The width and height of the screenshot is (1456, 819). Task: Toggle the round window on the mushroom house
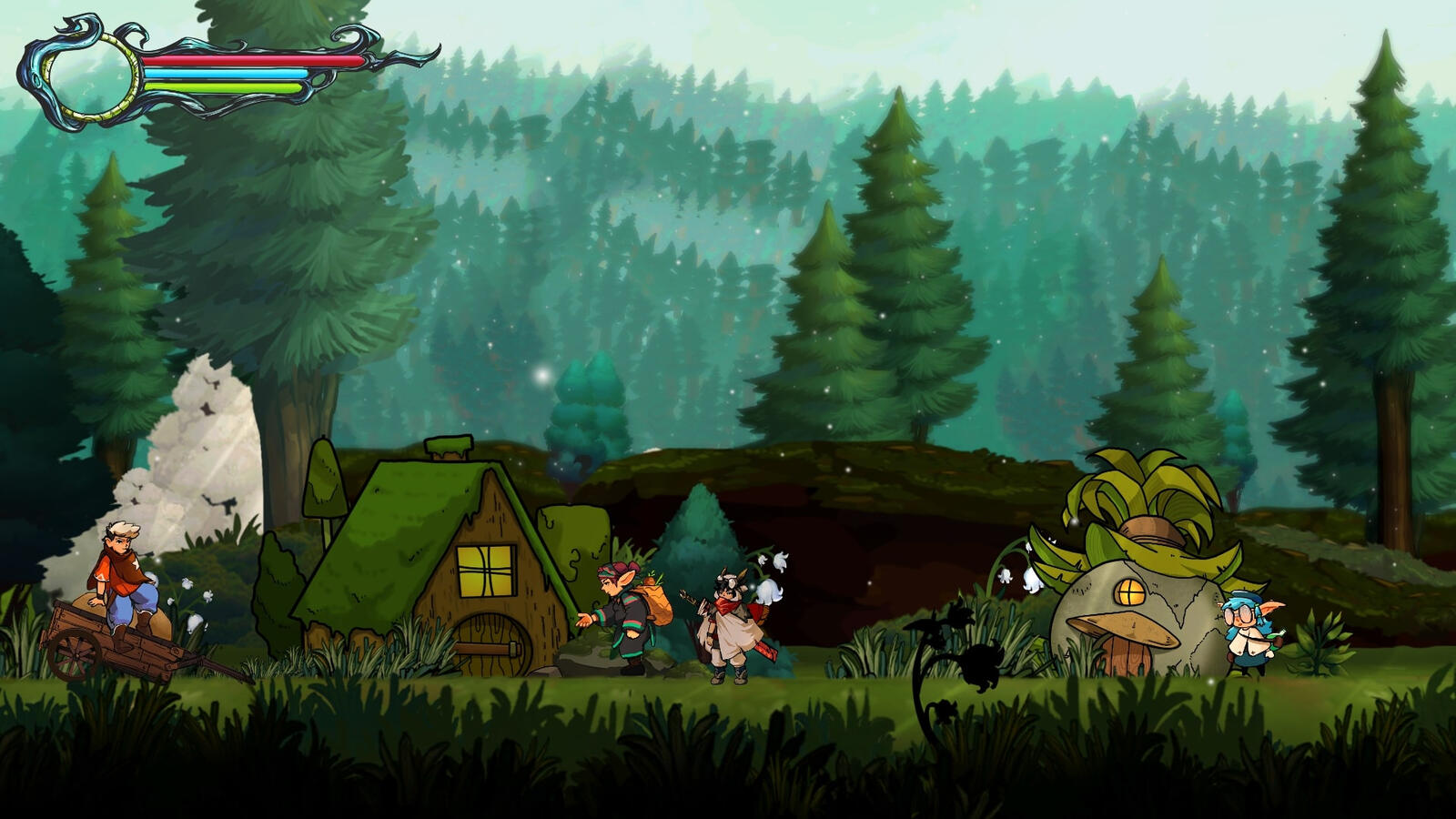1128,591
